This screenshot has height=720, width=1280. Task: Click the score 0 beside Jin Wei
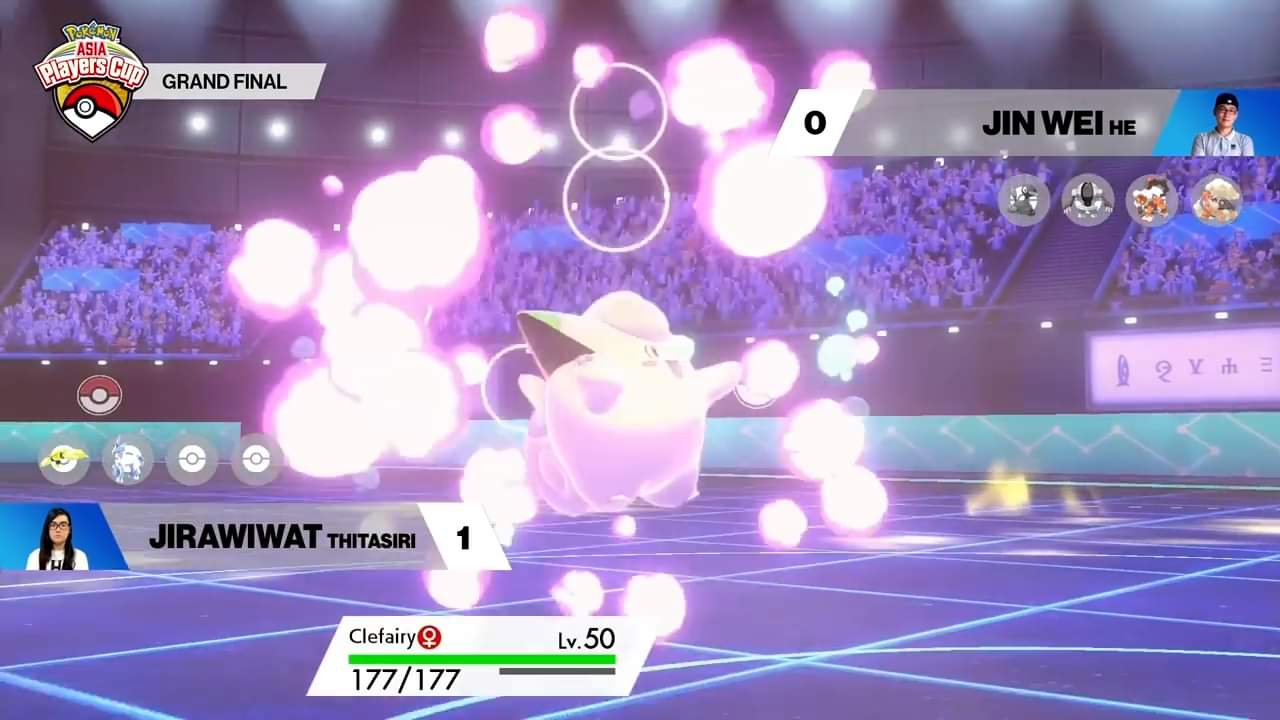[x=816, y=123]
